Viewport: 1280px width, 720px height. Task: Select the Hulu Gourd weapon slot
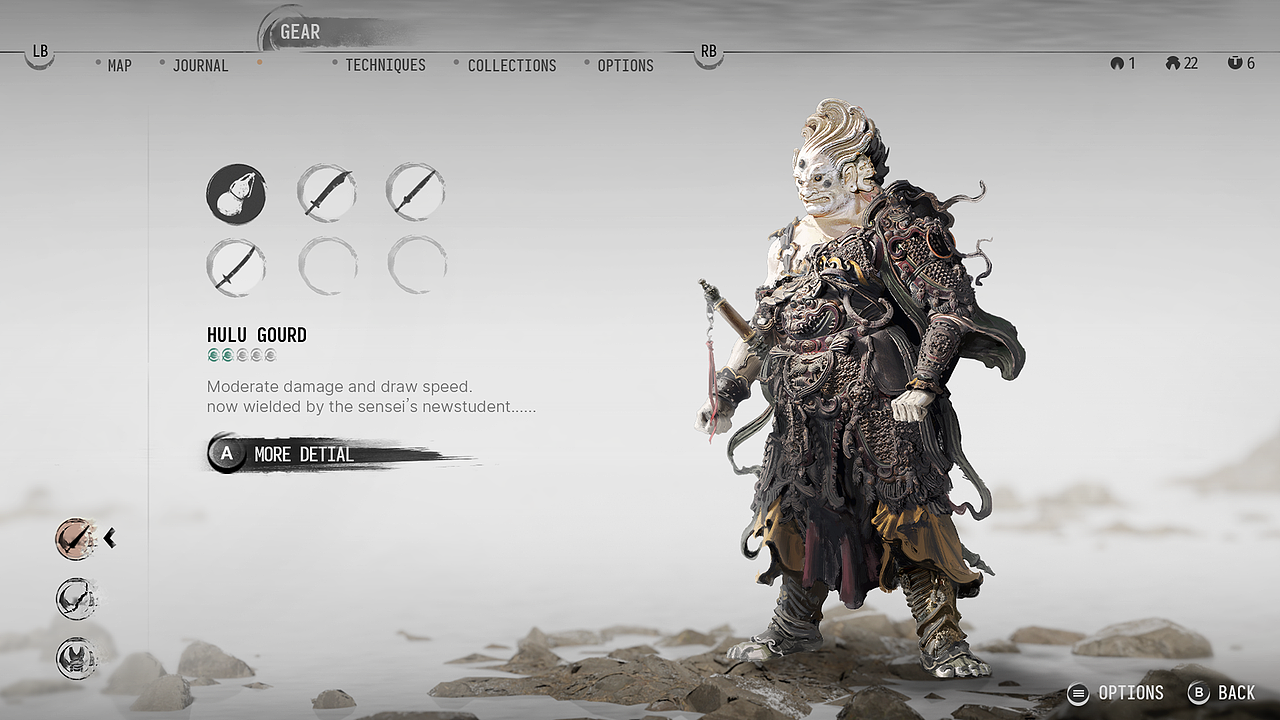coord(236,194)
